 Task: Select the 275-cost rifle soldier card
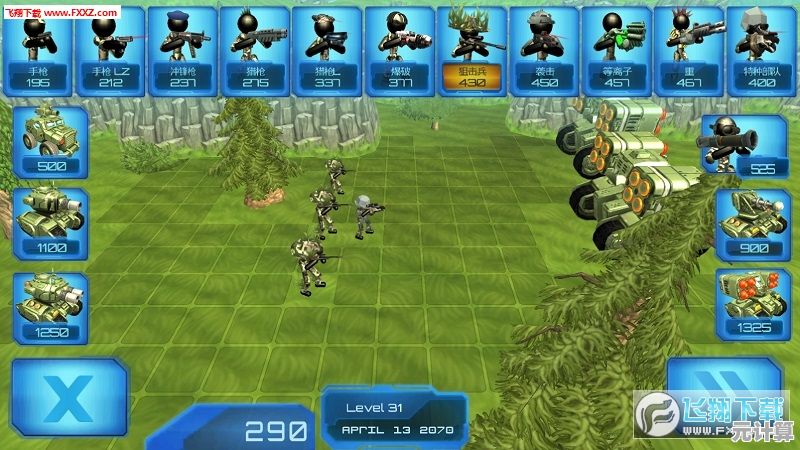[x=254, y=50]
